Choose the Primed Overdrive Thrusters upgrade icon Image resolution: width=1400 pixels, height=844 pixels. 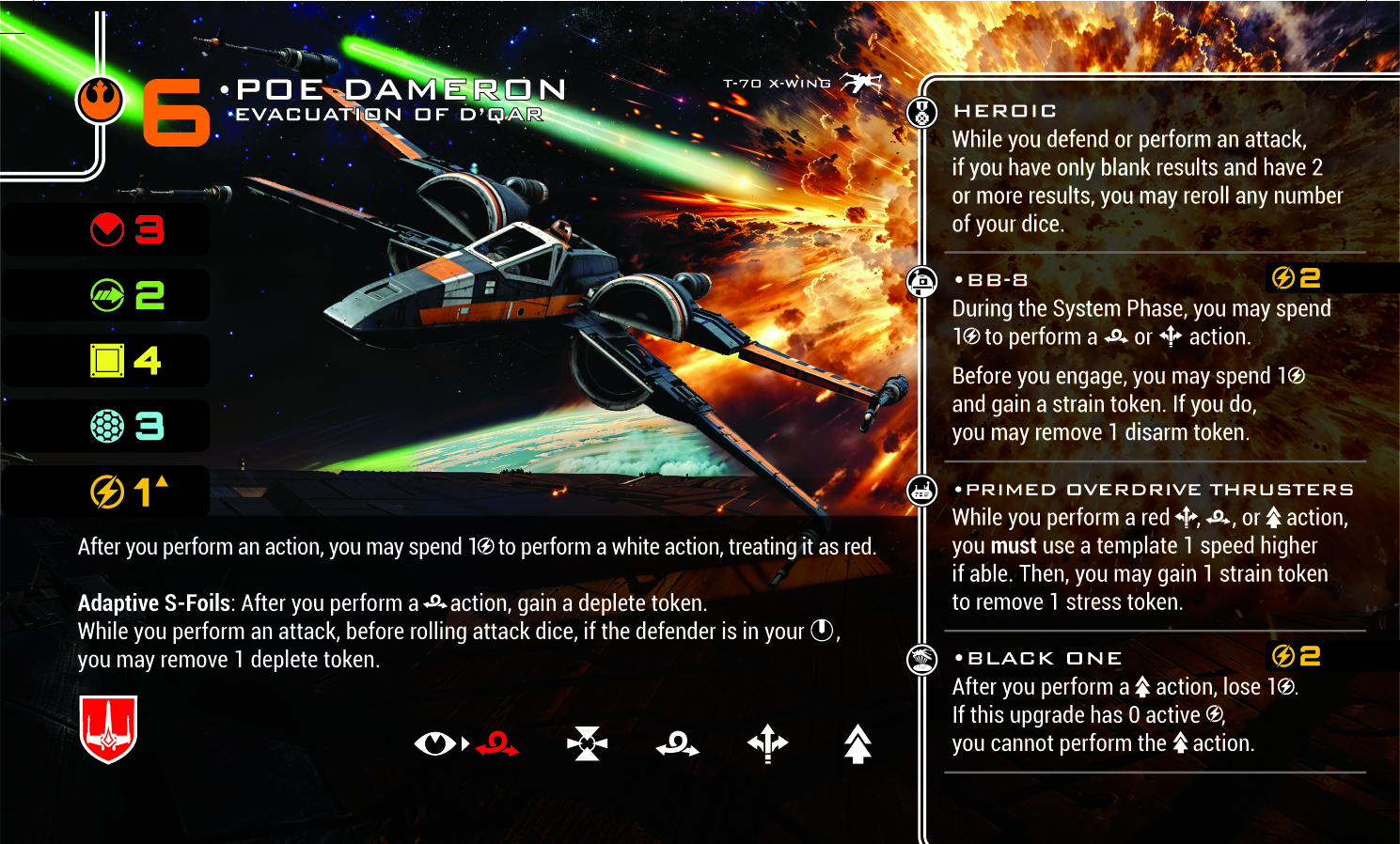[x=921, y=491]
